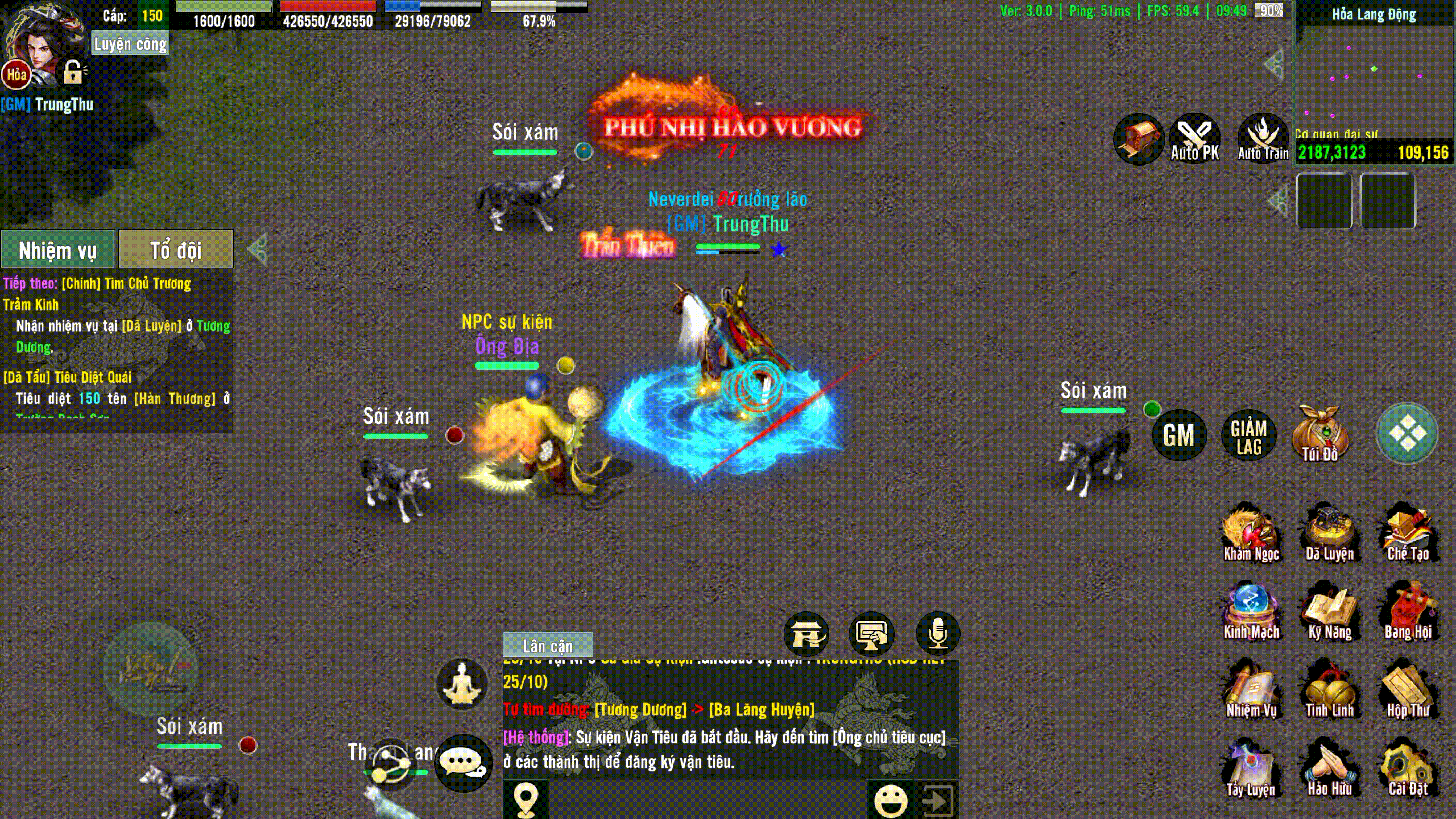Tap the Giảm Lag button

1248,437
